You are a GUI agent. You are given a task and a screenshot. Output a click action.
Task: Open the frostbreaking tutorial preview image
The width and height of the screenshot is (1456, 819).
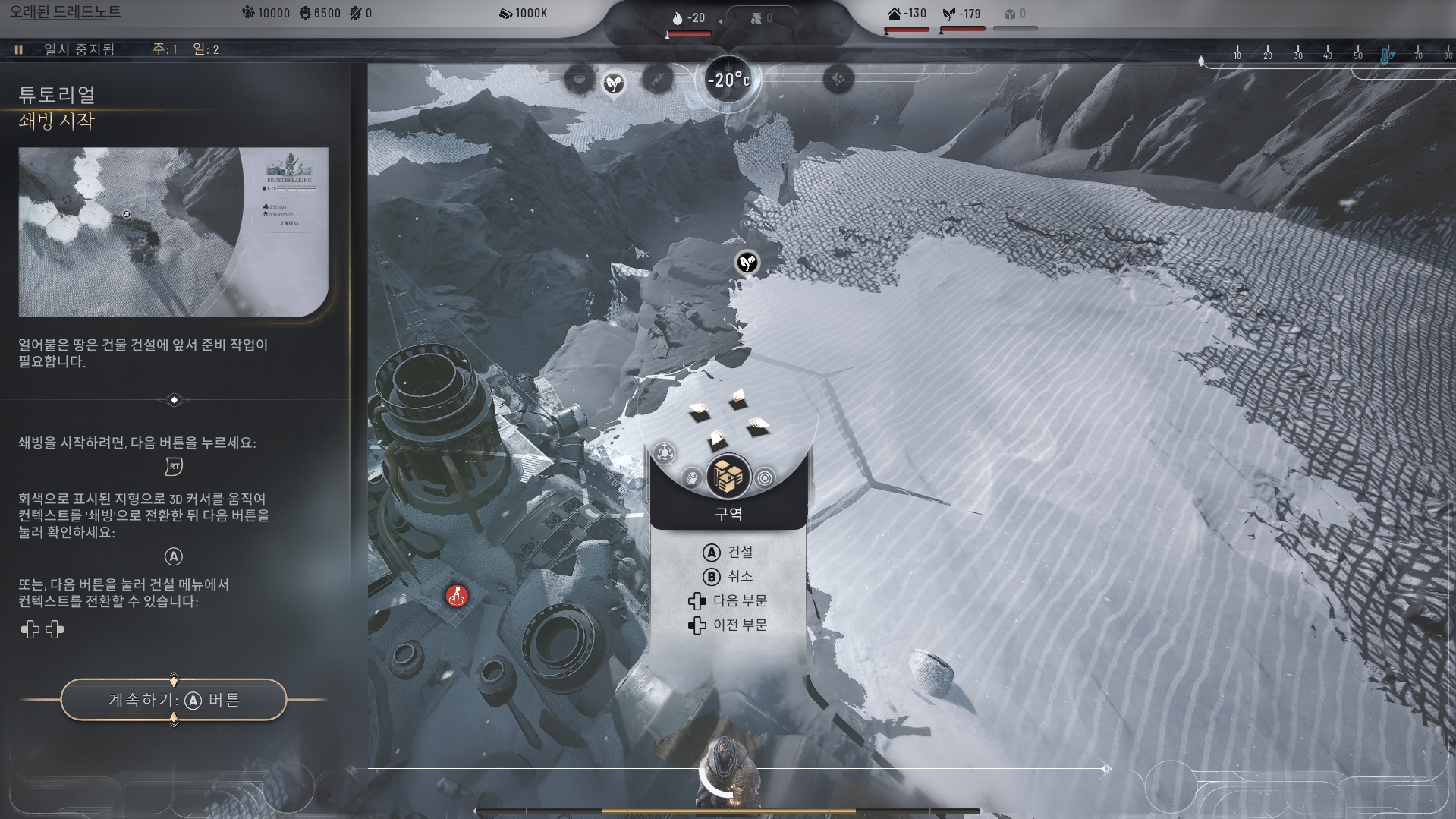tap(173, 232)
